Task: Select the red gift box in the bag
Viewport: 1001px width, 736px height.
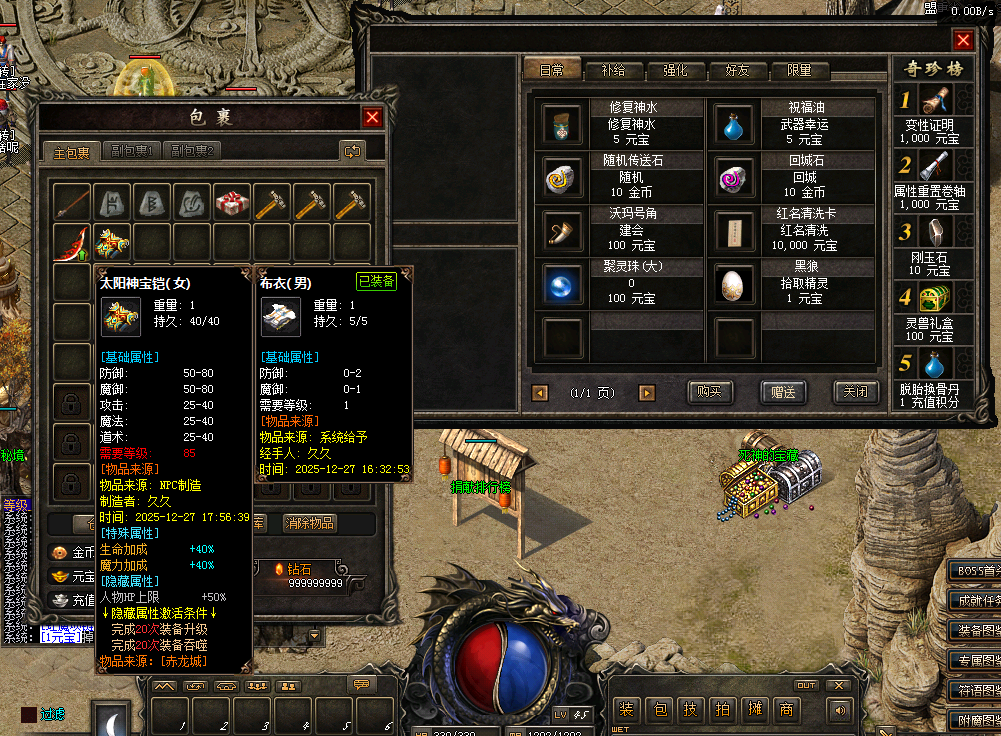Action: tap(232, 203)
